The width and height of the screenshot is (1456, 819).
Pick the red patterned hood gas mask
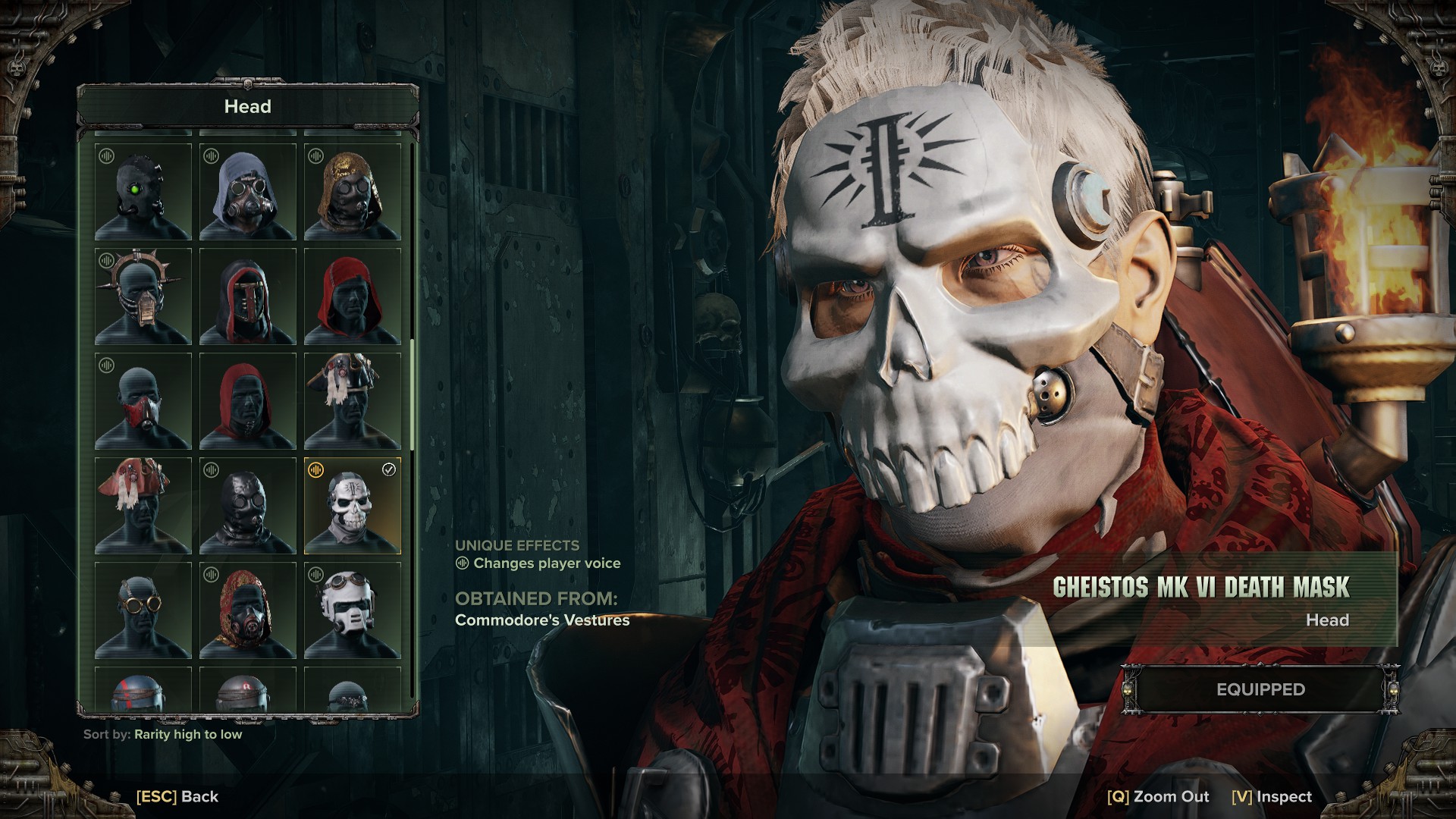click(x=248, y=610)
